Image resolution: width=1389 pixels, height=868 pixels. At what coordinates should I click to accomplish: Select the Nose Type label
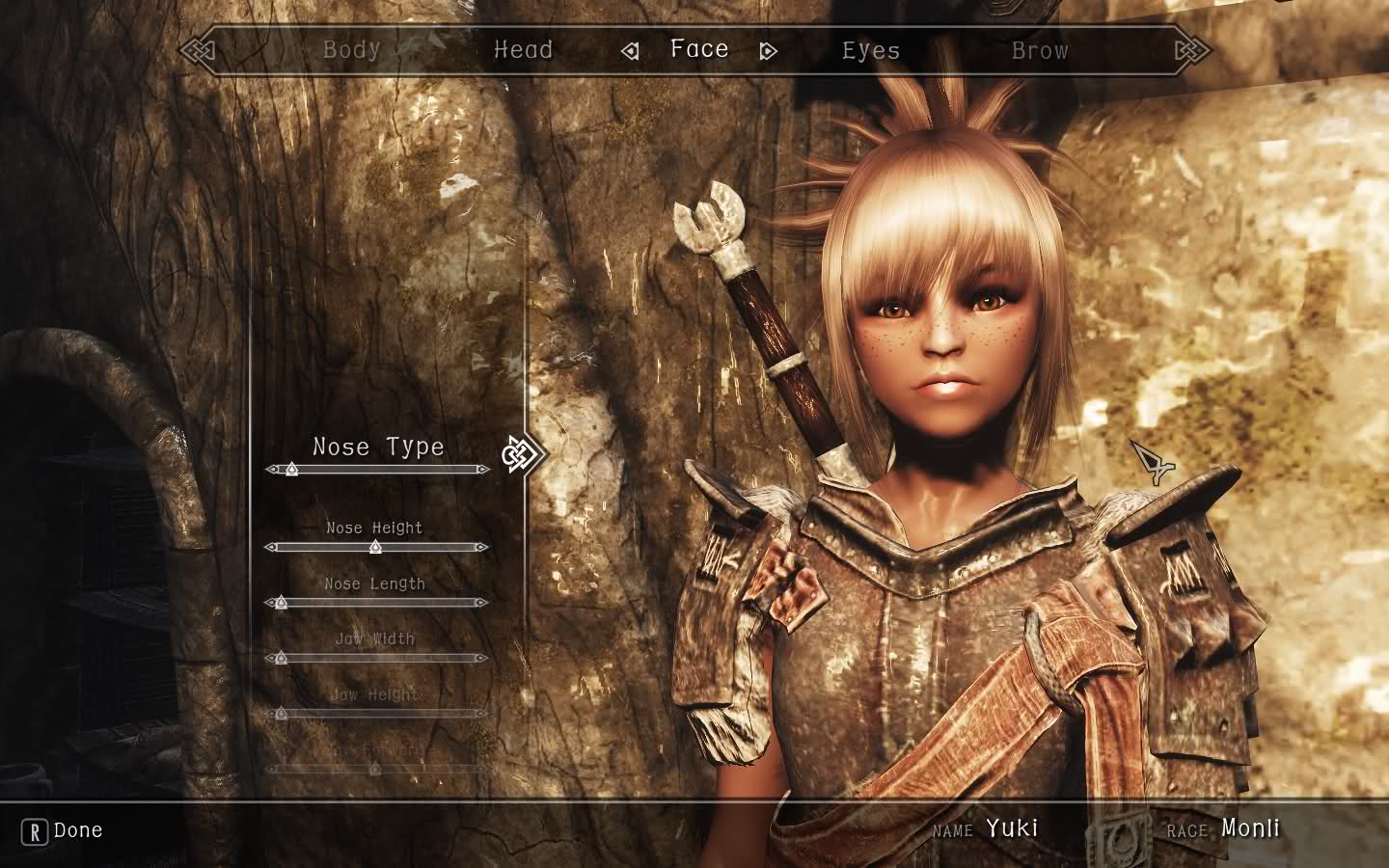point(378,447)
